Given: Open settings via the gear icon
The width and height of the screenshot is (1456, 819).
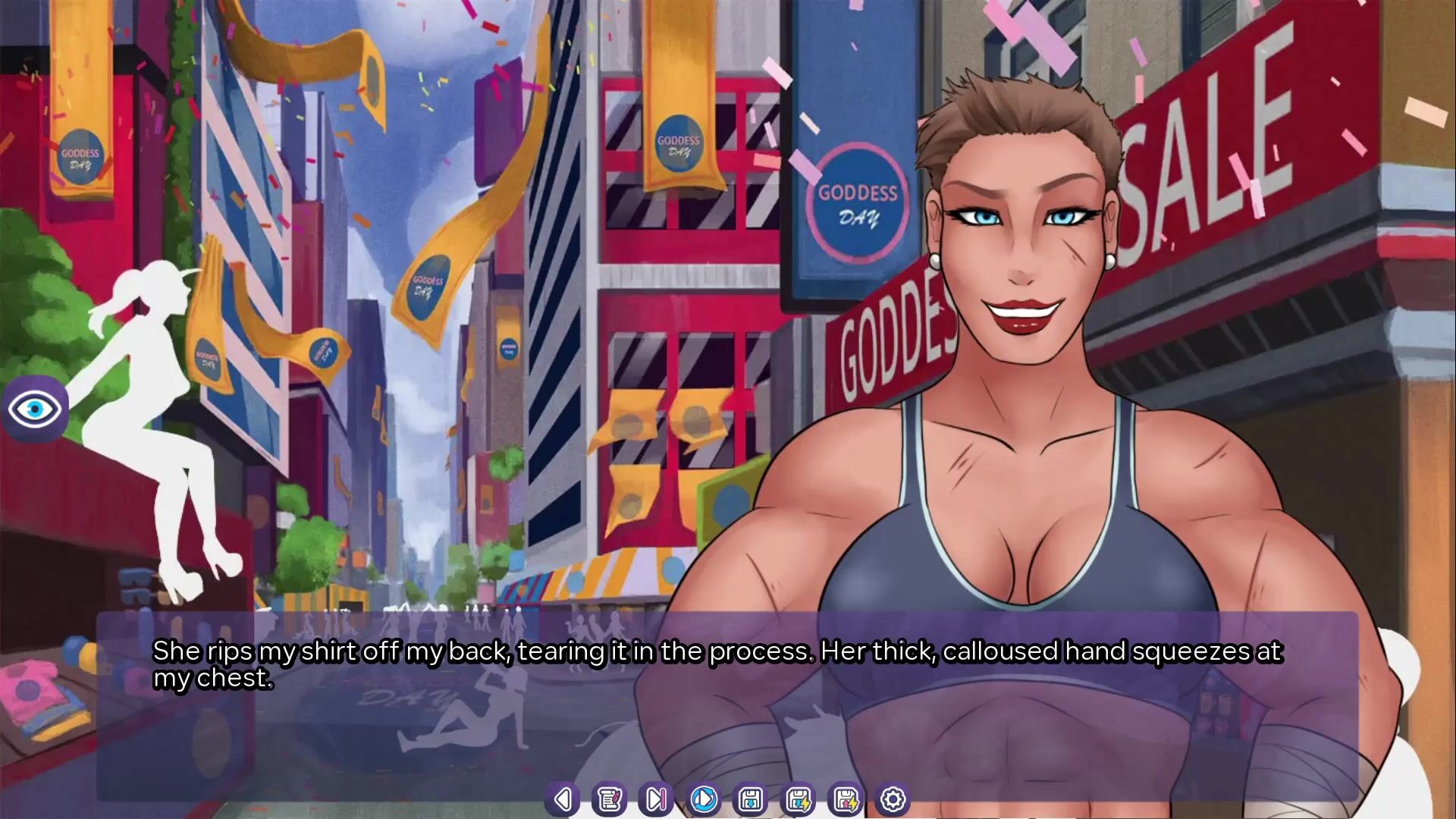Looking at the screenshot, I should (x=893, y=799).
